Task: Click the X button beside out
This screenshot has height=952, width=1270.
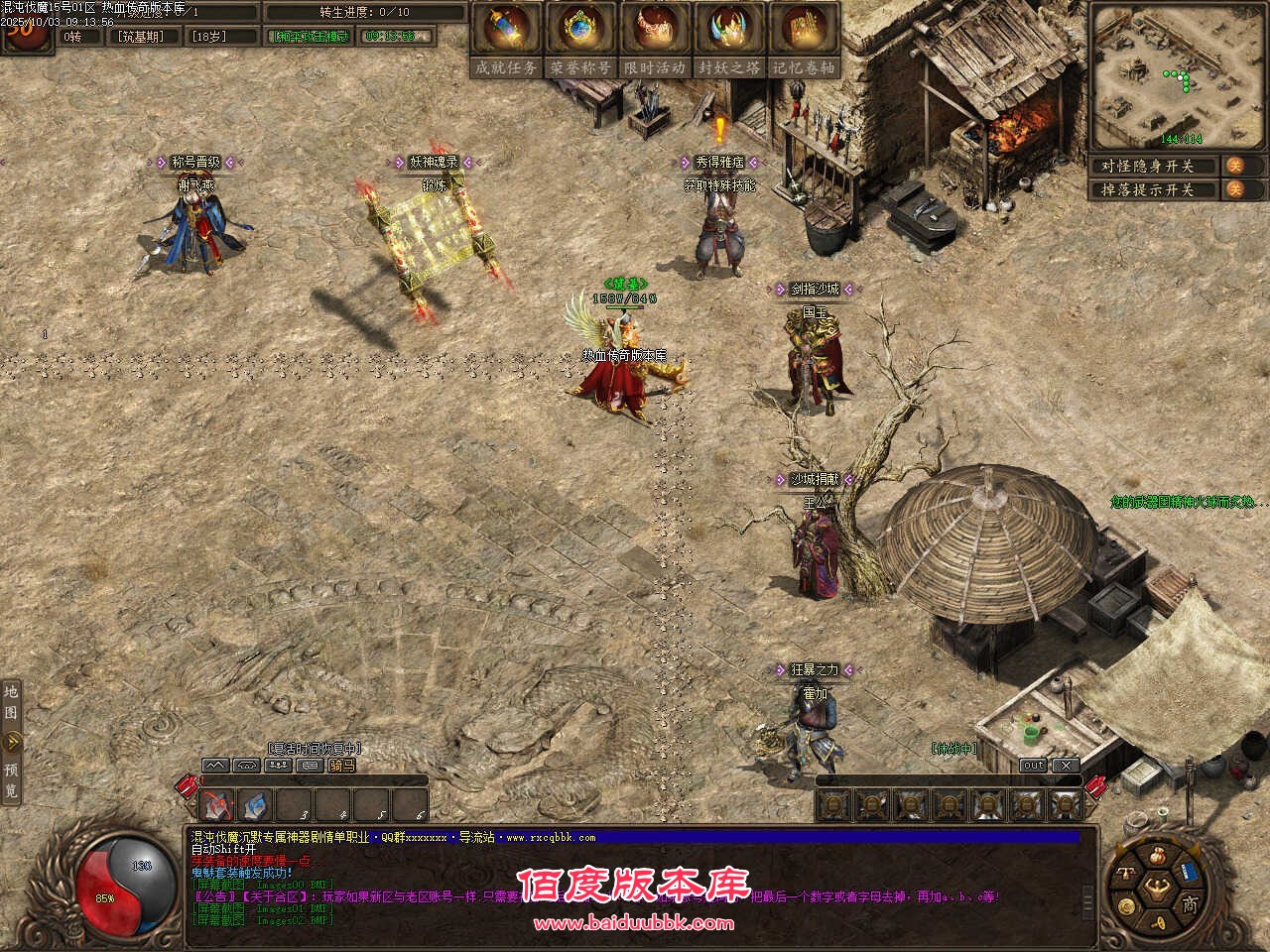Action: 1065,766
